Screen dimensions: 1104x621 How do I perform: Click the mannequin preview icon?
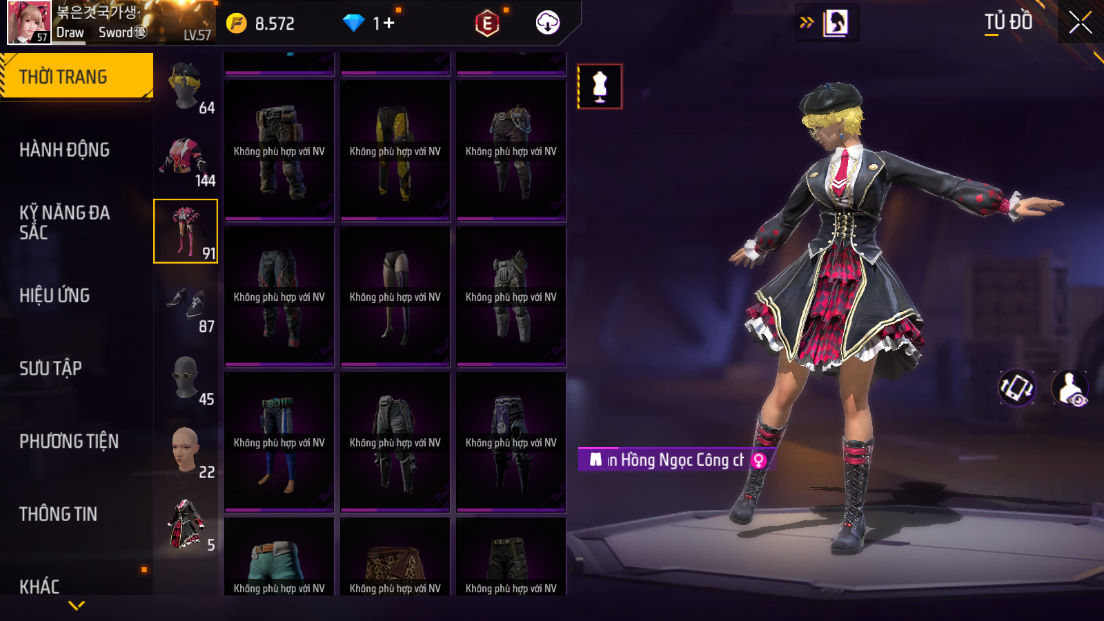coord(600,86)
